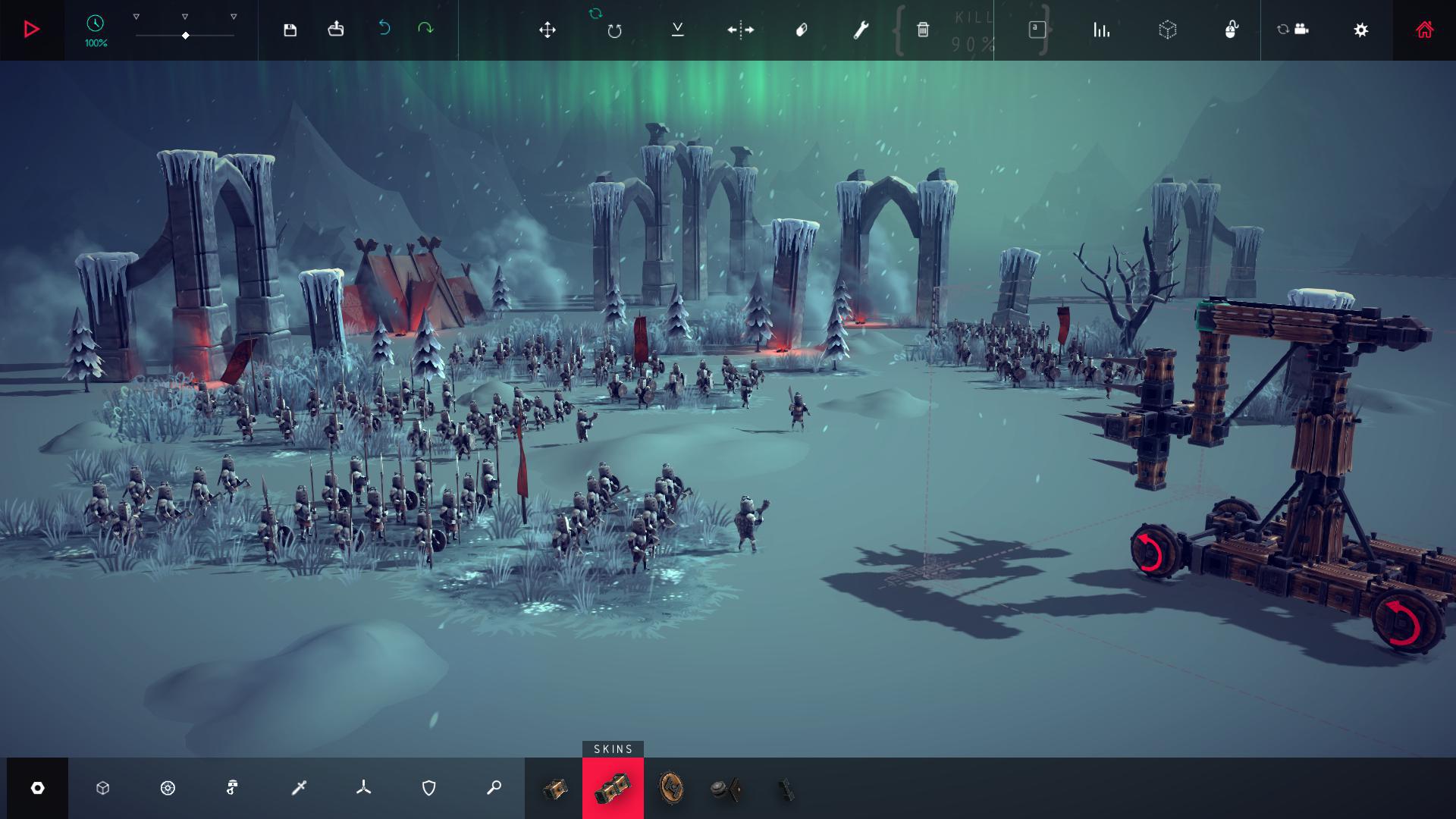Viewport: 1456px width, 819px height.
Task: Select the Rotate tool in the top toolbar
Action: (x=613, y=30)
